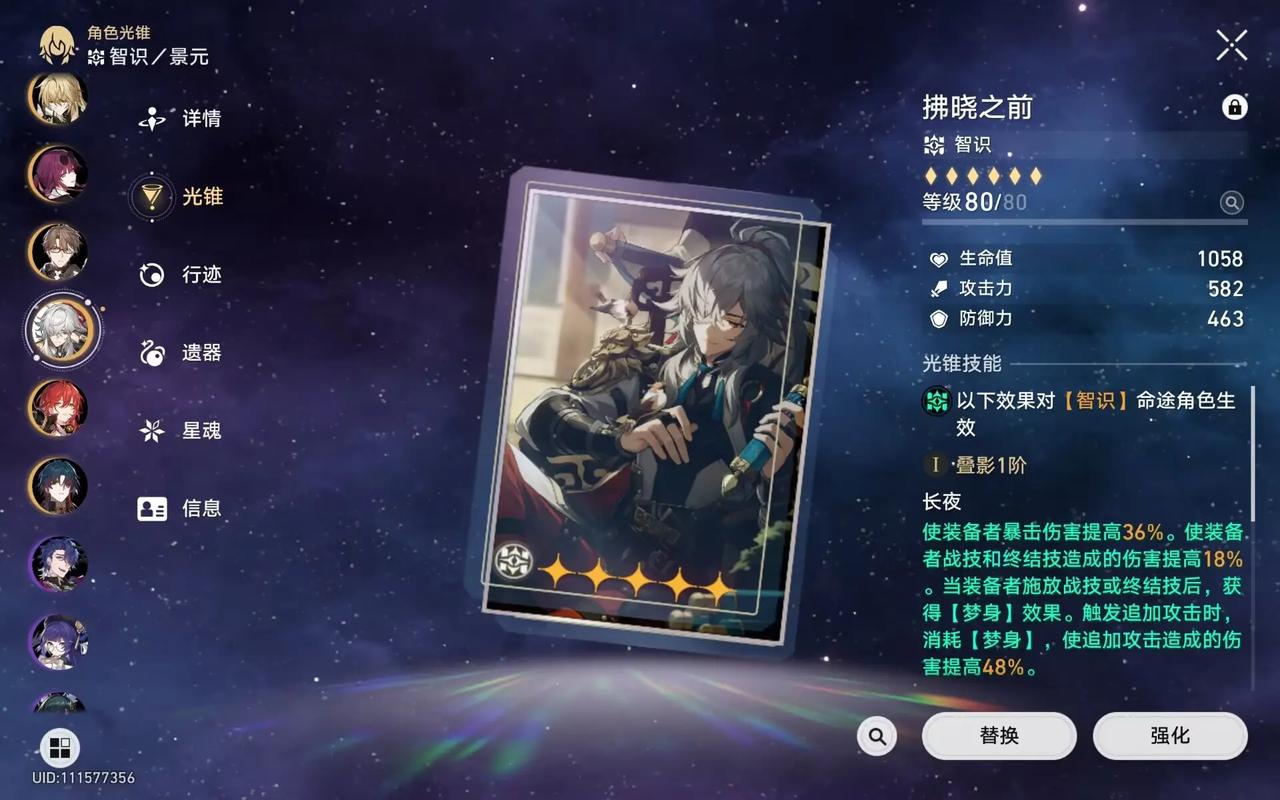Show the 信息 info tab

point(181,508)
